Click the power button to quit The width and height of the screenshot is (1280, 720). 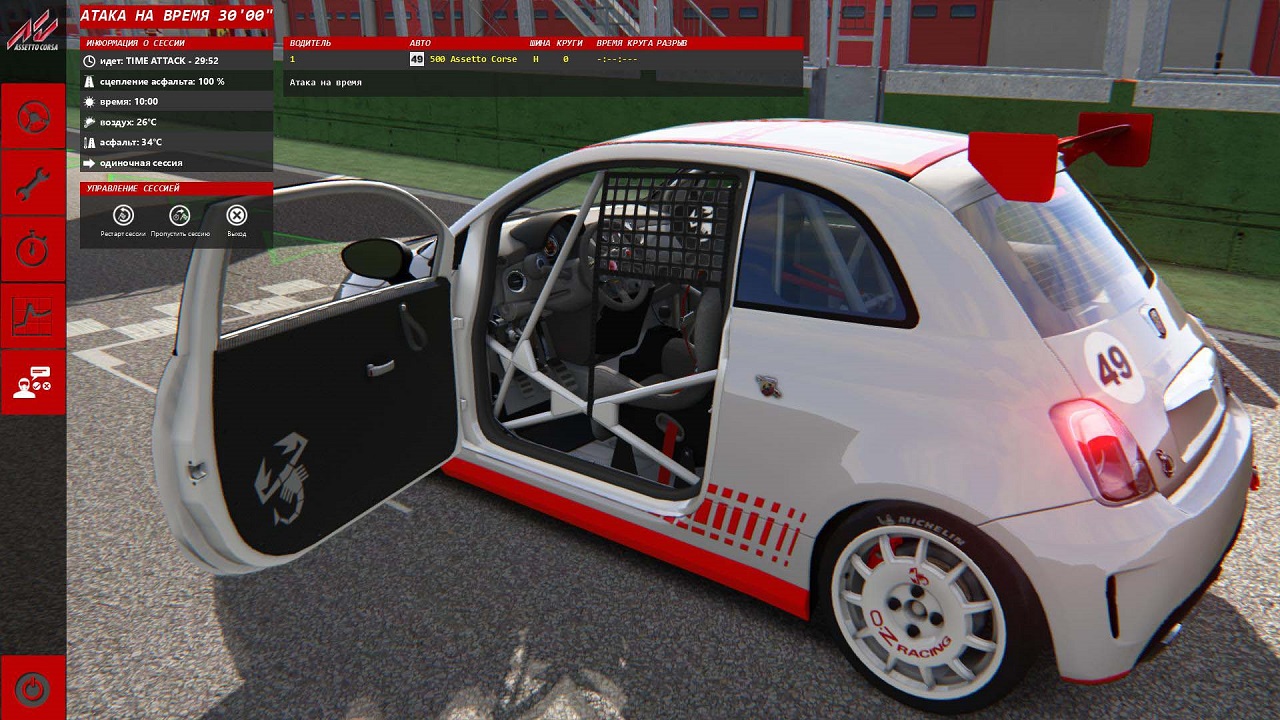click(33, 688)
